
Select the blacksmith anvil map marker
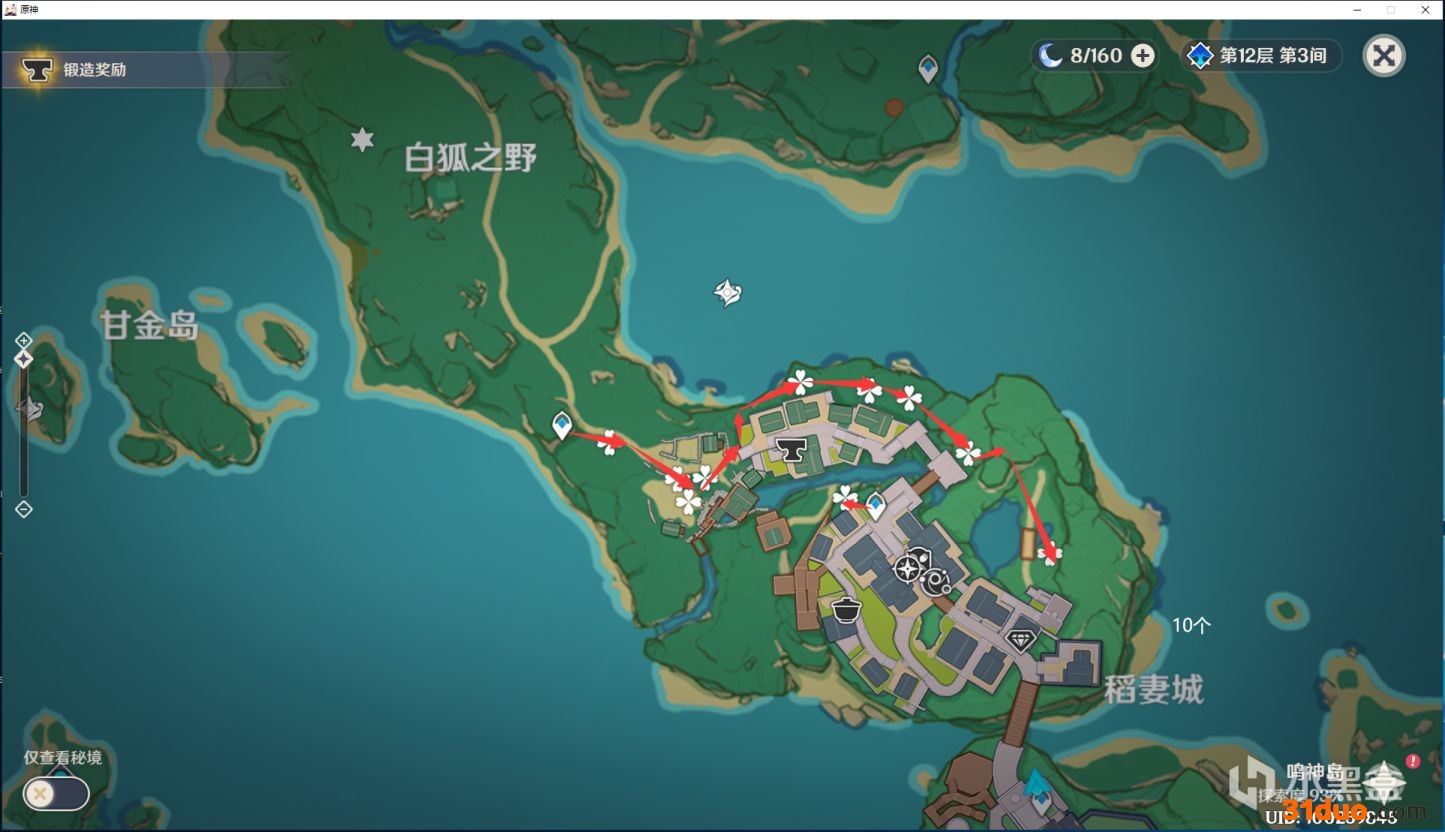793,450
